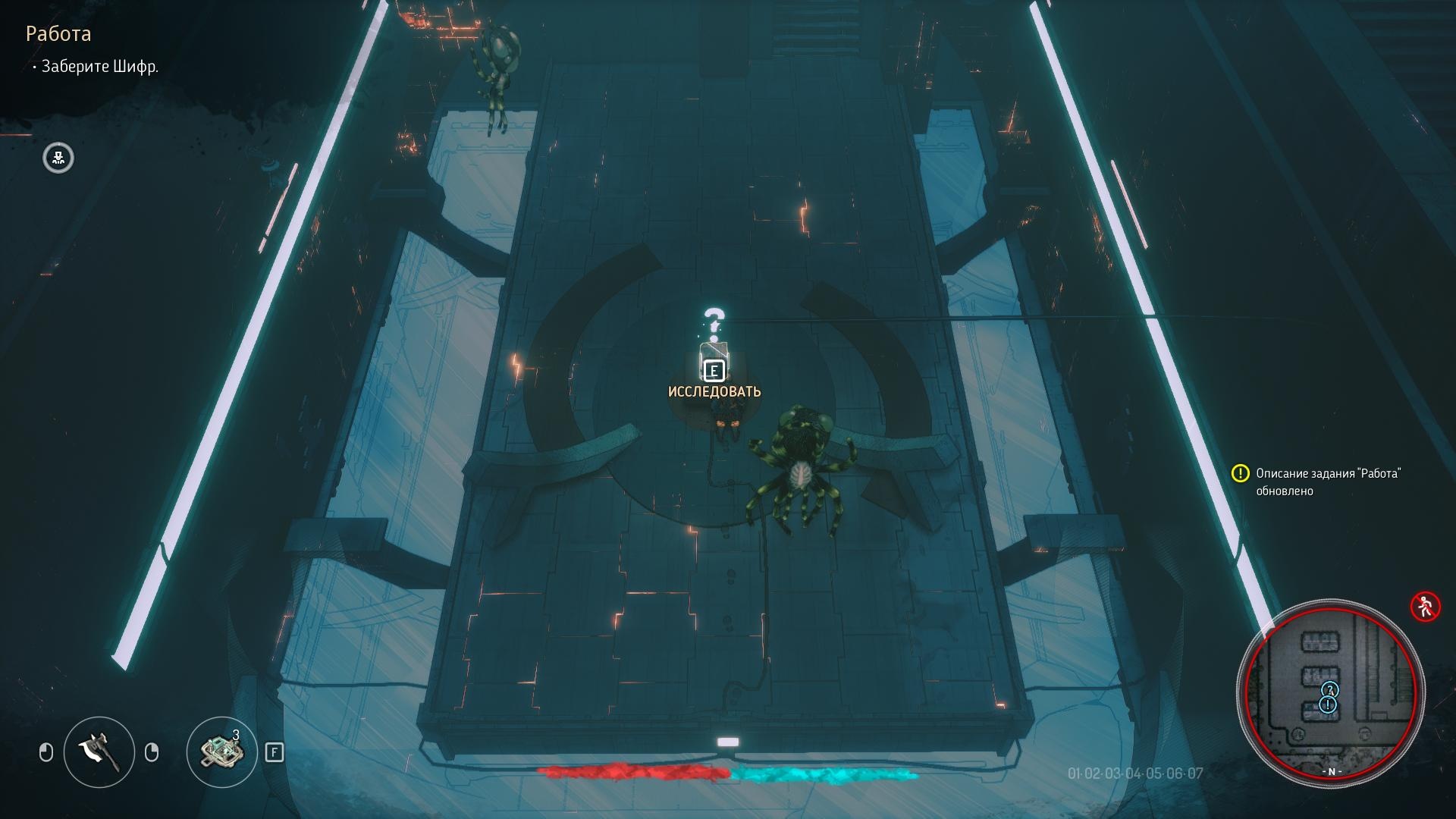Select the exclamation mark marker on minimap
This screenshot has height=819, width=1456.
[1327, 705]
